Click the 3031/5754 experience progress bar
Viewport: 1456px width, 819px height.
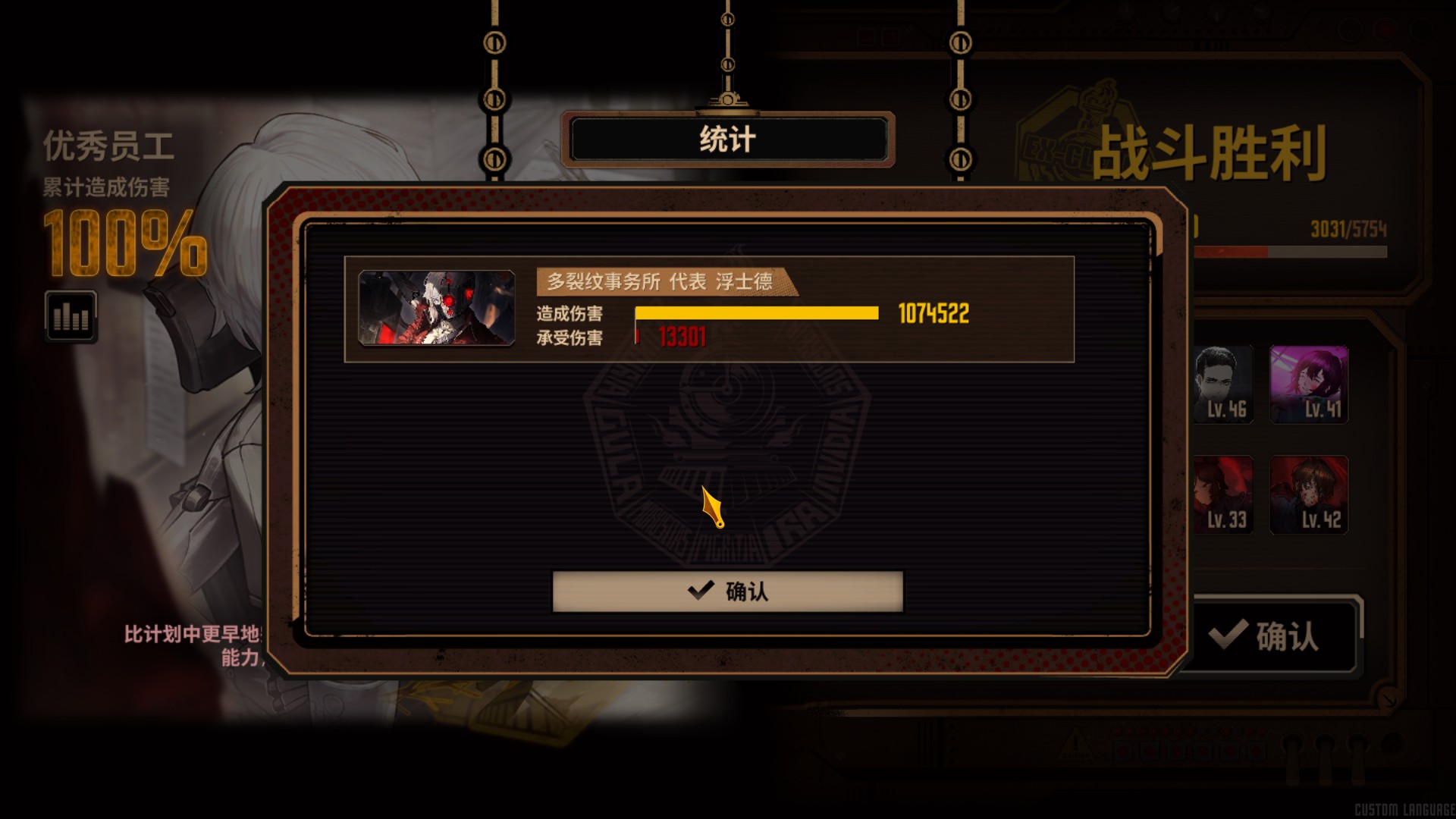click(1289, 243)
